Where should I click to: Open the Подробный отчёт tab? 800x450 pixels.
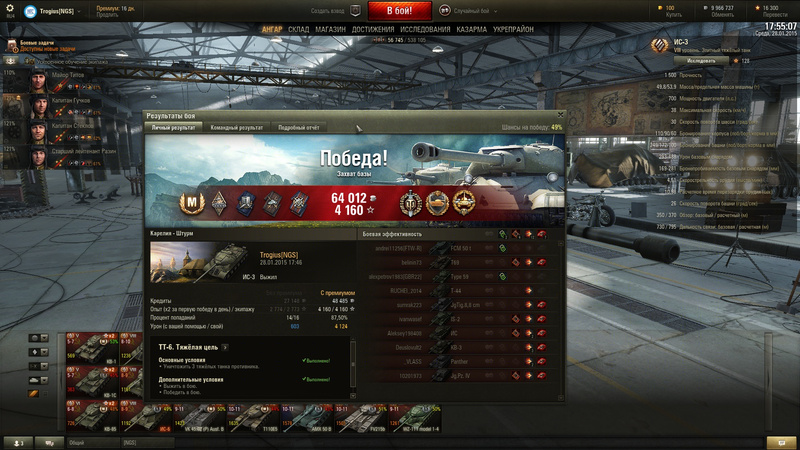click(299, 127)
